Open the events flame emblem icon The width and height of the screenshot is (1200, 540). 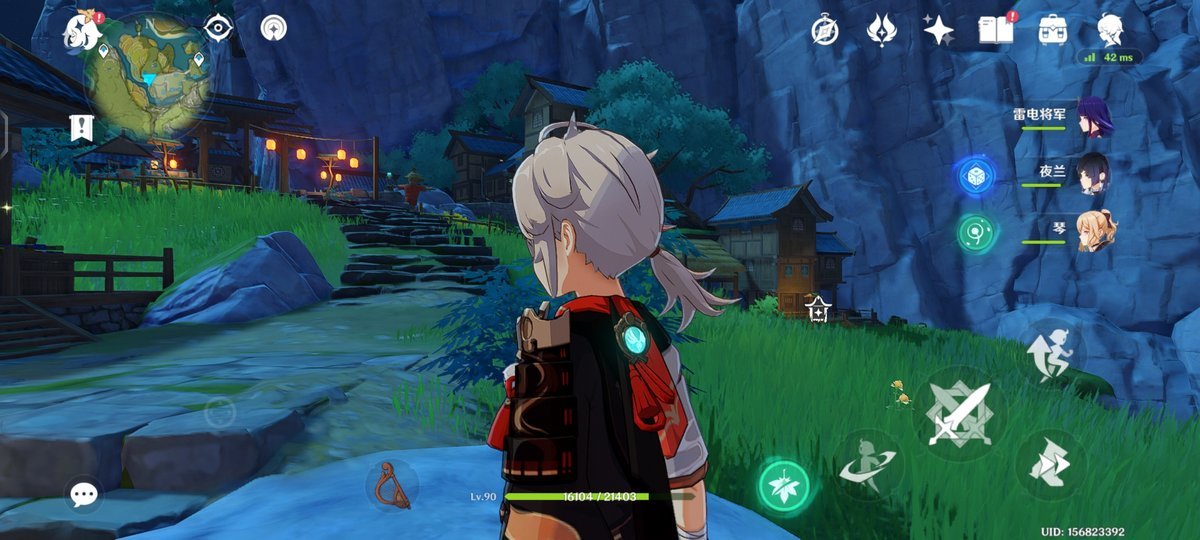(x=881, y=31)
